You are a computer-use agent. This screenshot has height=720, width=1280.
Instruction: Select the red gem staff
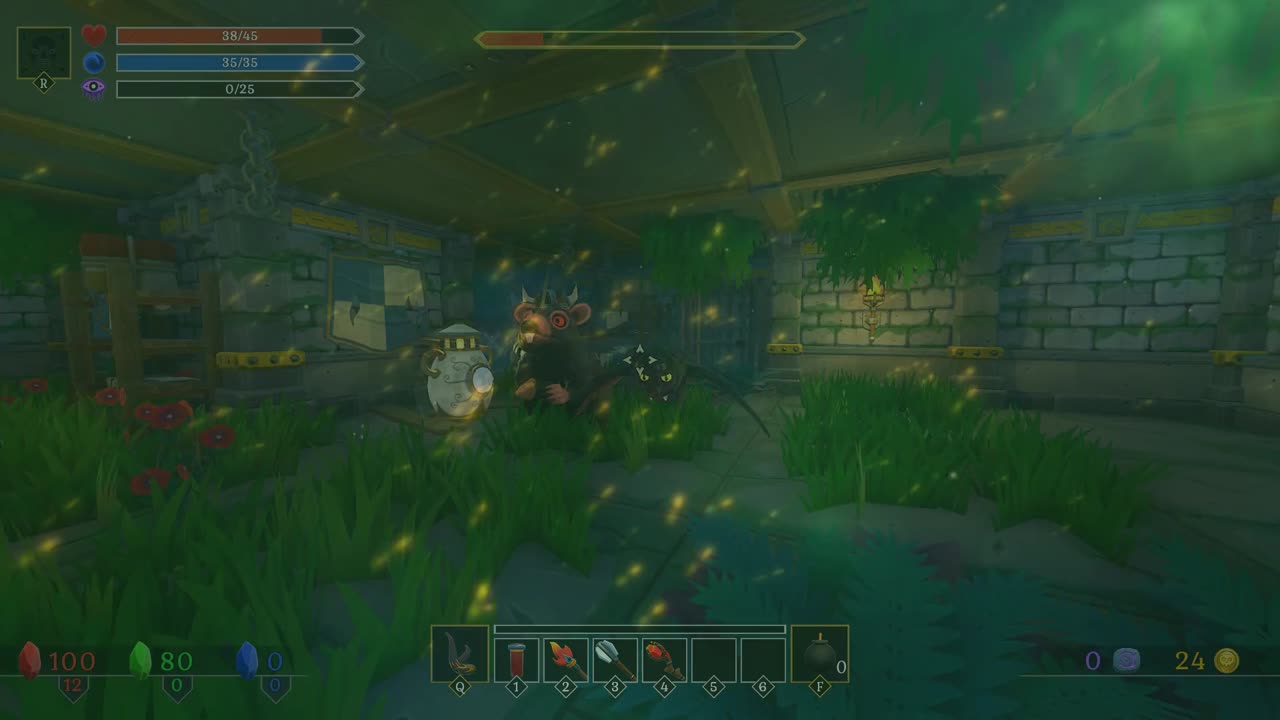pos(664,659)
